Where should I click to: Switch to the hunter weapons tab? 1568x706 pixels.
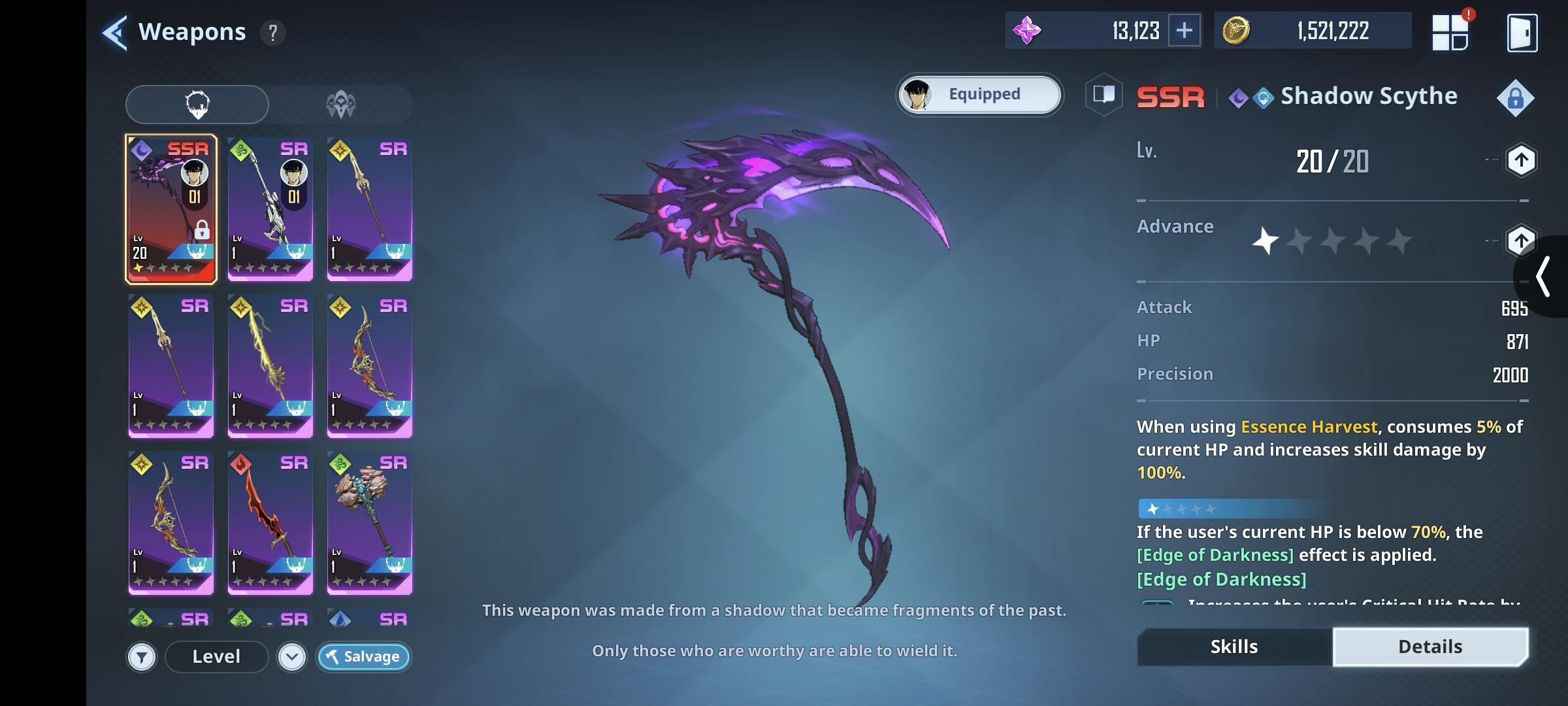[340, 105]
